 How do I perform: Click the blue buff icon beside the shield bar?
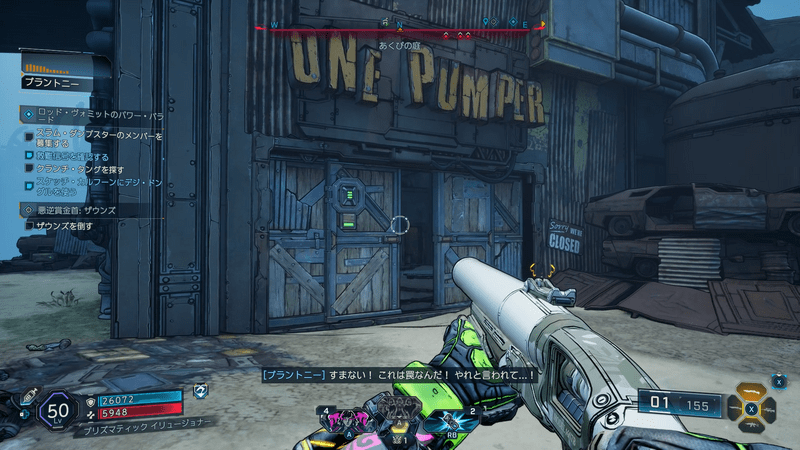tap(200, 390)
